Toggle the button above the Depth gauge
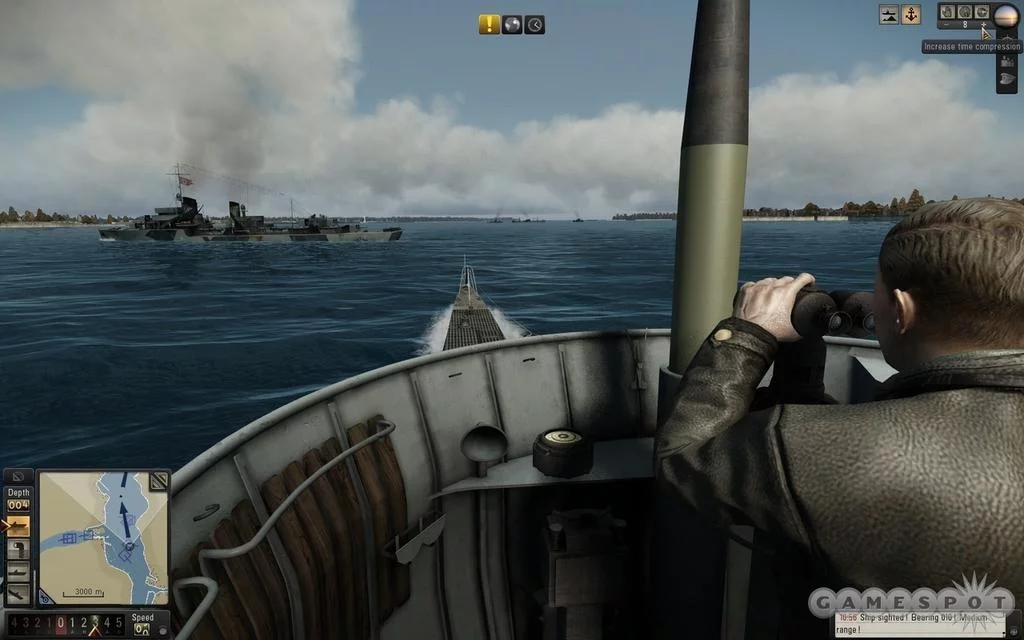The height and width of the screenshot is (640, 1024). (18, 478)
